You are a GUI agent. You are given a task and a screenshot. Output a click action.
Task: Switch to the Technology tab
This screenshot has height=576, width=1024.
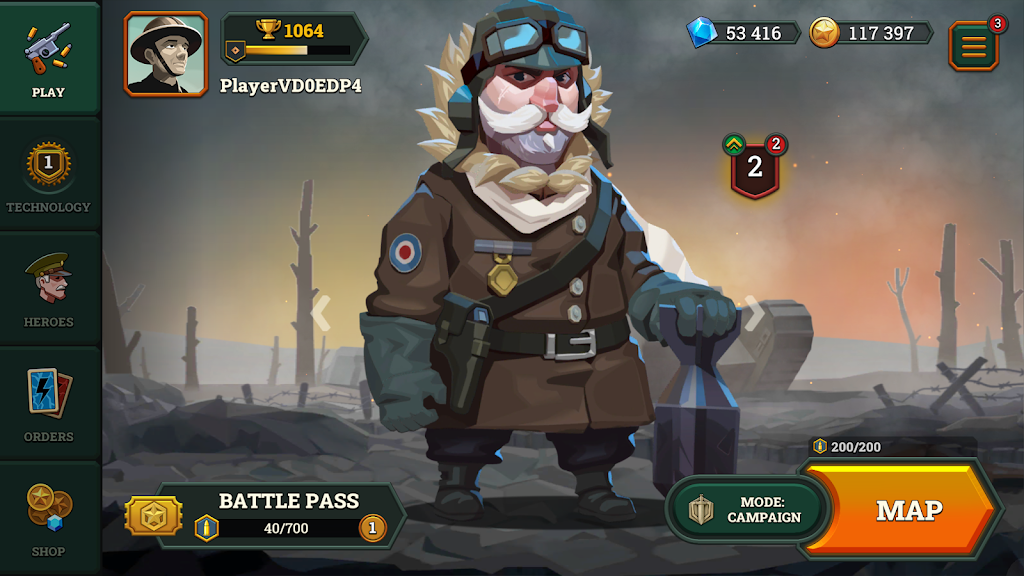48,175
